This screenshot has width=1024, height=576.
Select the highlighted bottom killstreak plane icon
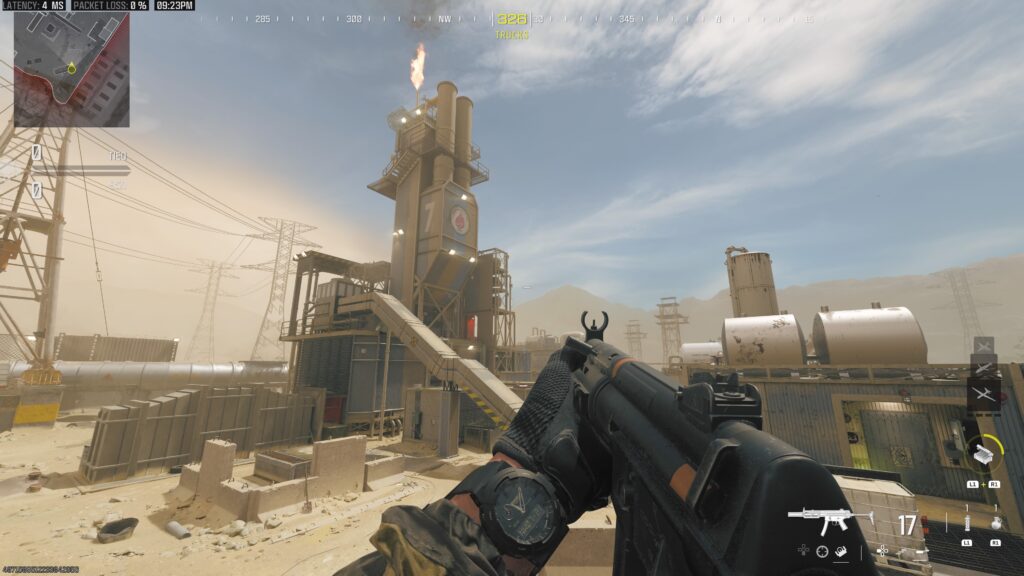(984, 393)
